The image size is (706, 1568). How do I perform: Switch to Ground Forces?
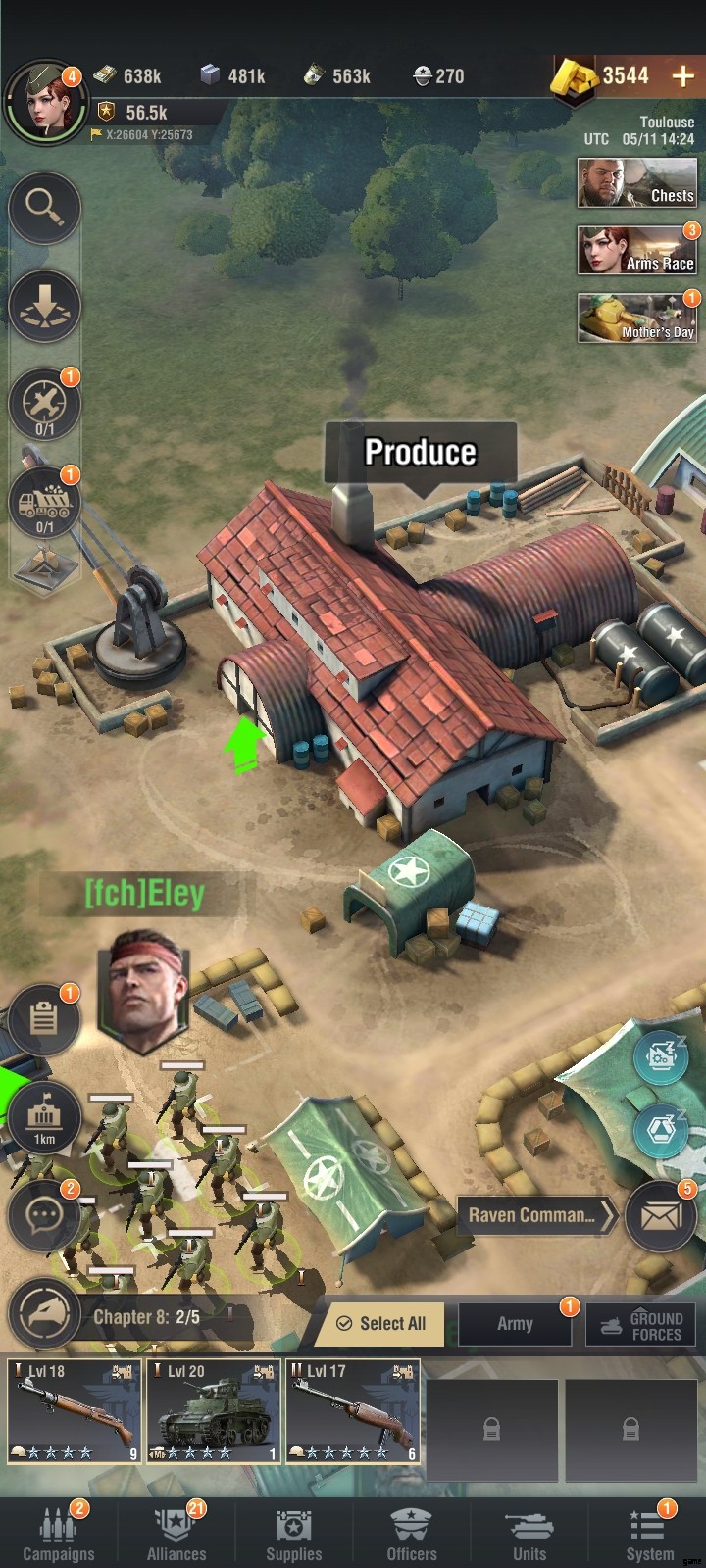coord(641,1324)
